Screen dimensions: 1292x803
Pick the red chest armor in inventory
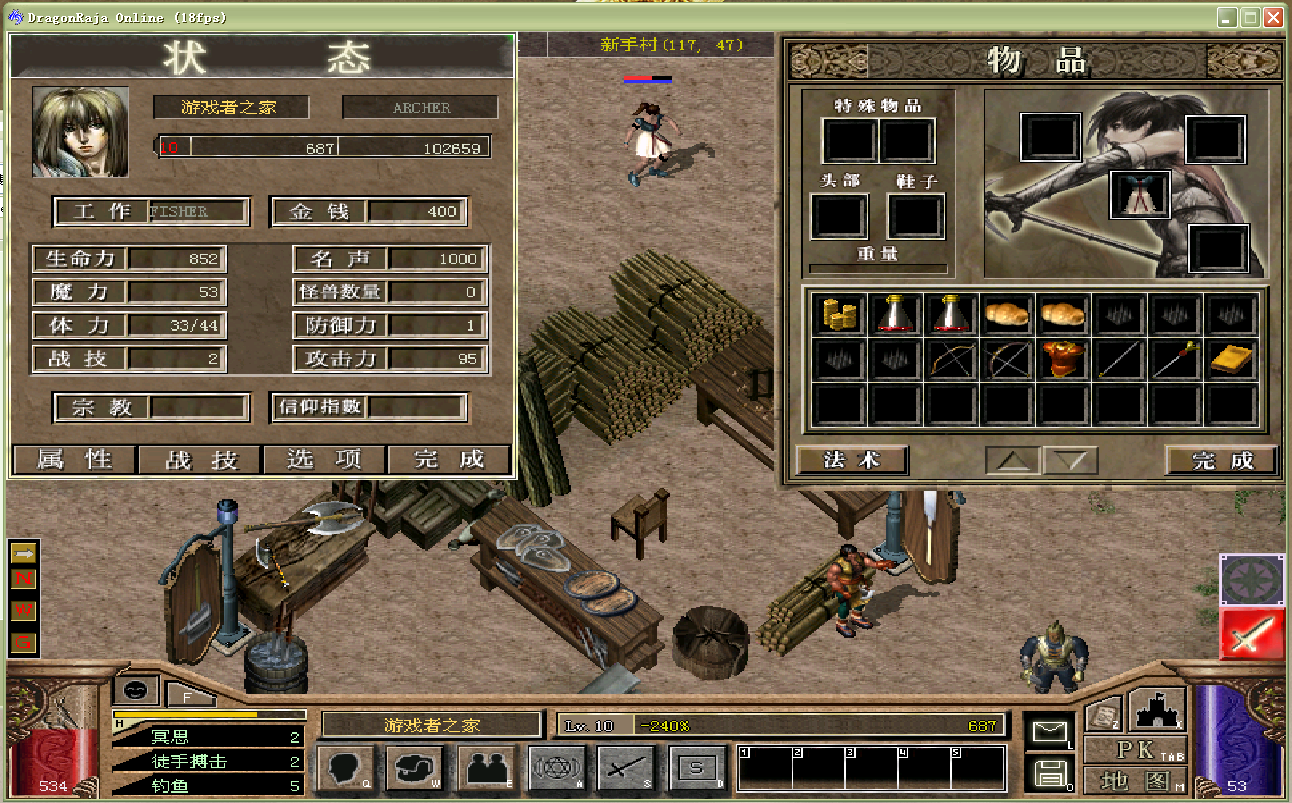click(x=1063, y=359)
